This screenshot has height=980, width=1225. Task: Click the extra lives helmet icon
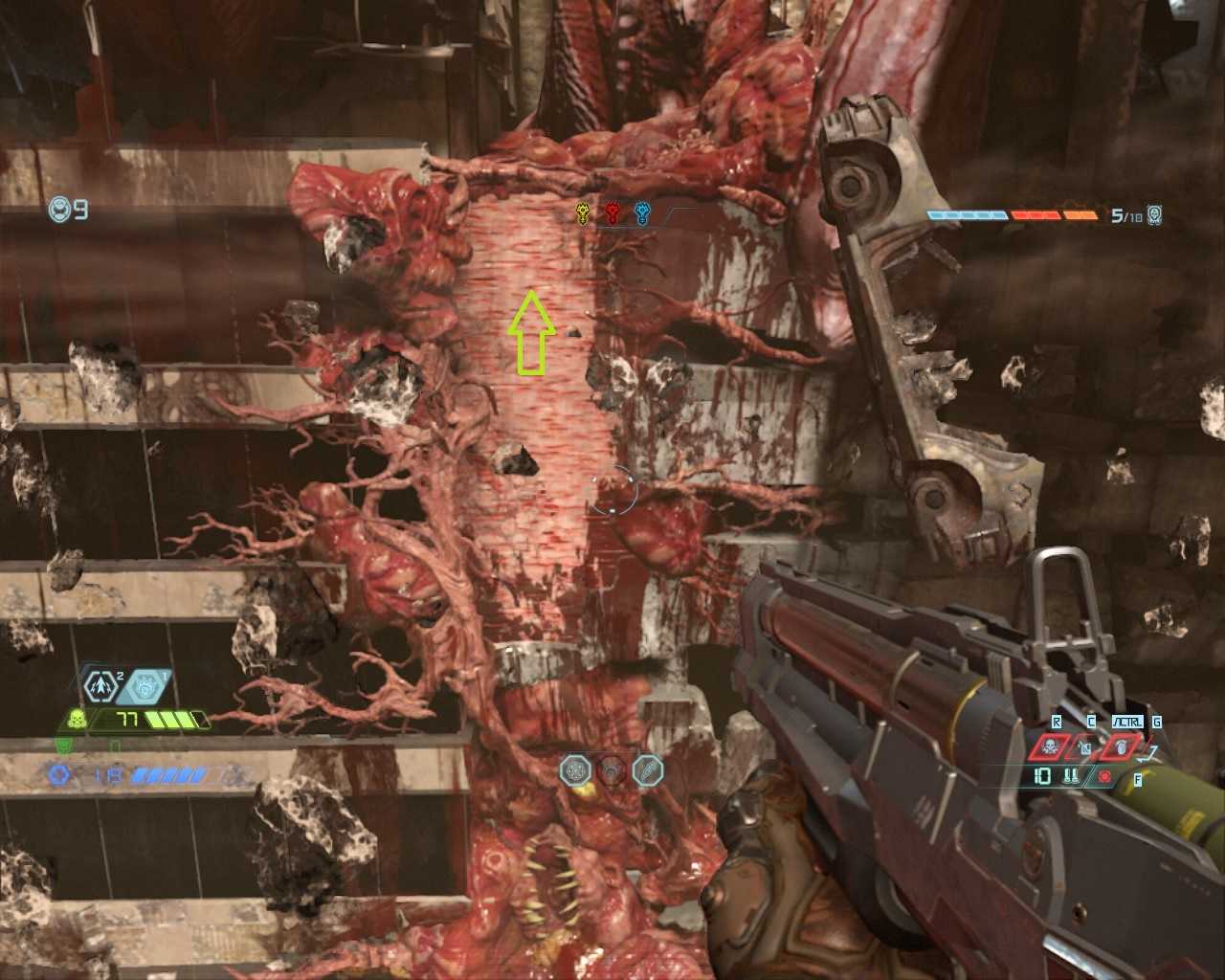coord(59,209)
